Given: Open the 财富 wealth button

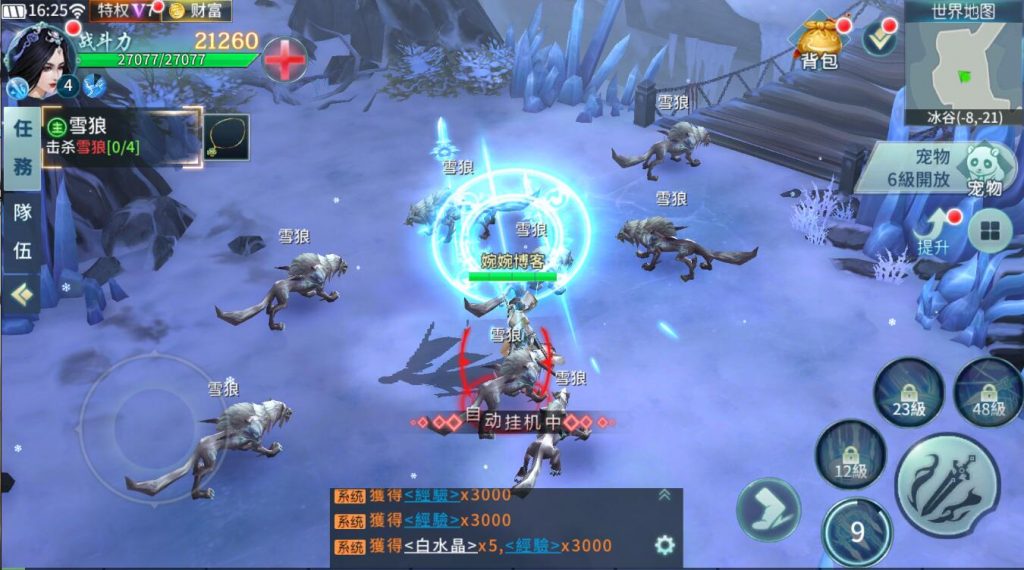Looking at the screenshot, I should coord(197,11).
